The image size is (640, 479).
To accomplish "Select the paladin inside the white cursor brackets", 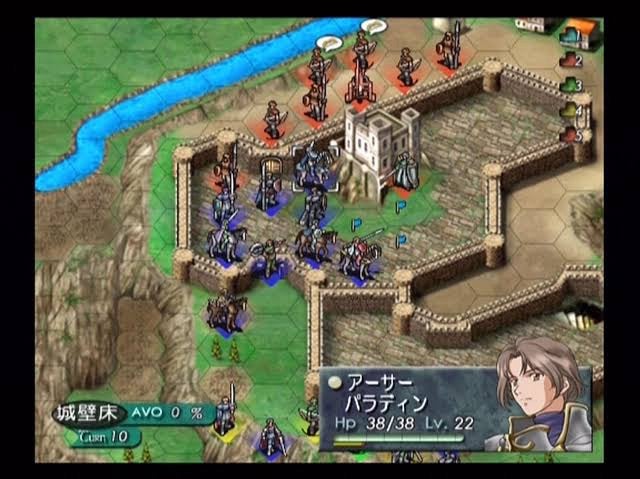I will coord(314,165).
